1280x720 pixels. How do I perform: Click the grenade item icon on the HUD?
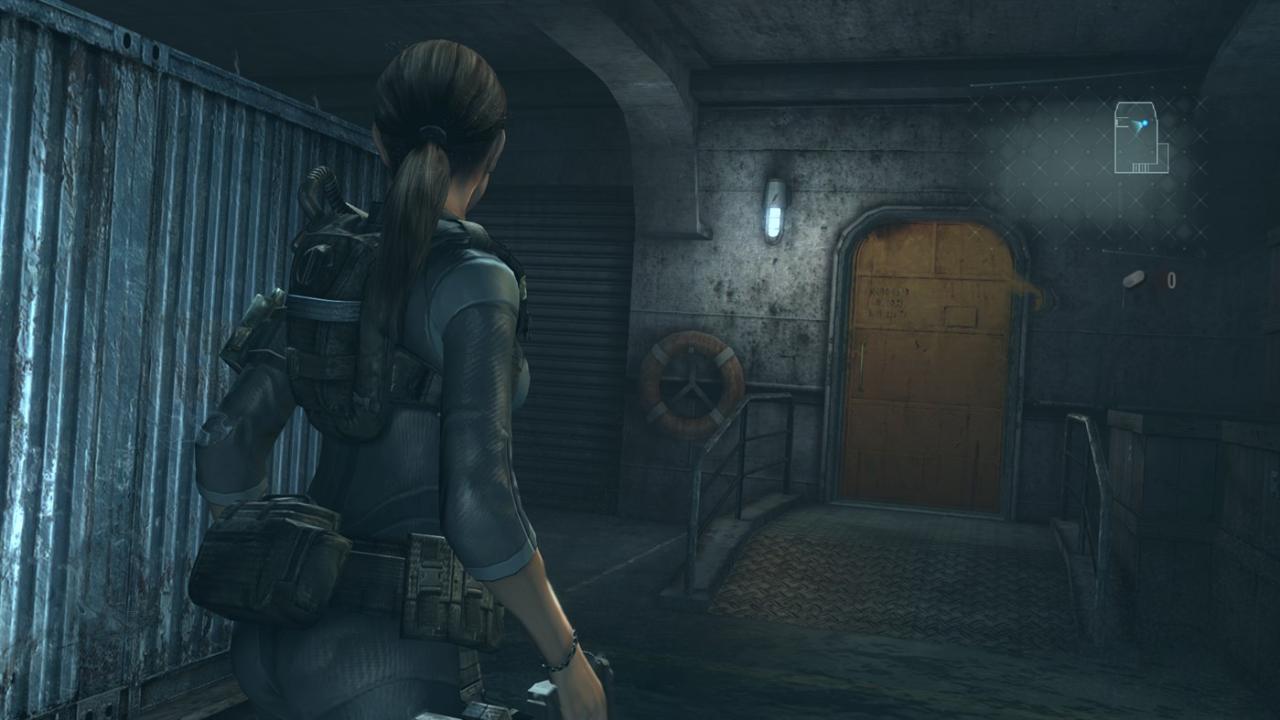(1134, 278)
